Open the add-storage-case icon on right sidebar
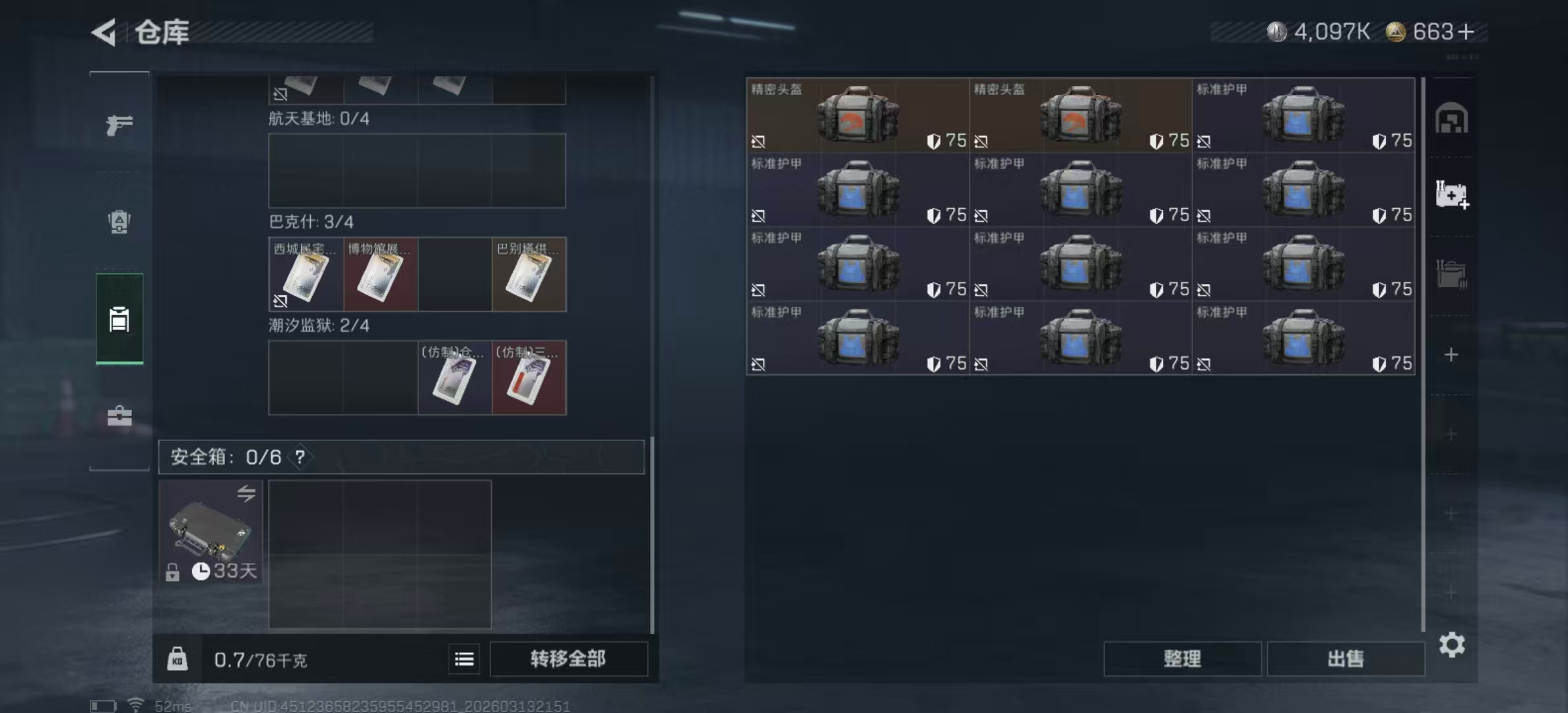This screenshot has height=713, width=1568. [x=1453, y=195]
